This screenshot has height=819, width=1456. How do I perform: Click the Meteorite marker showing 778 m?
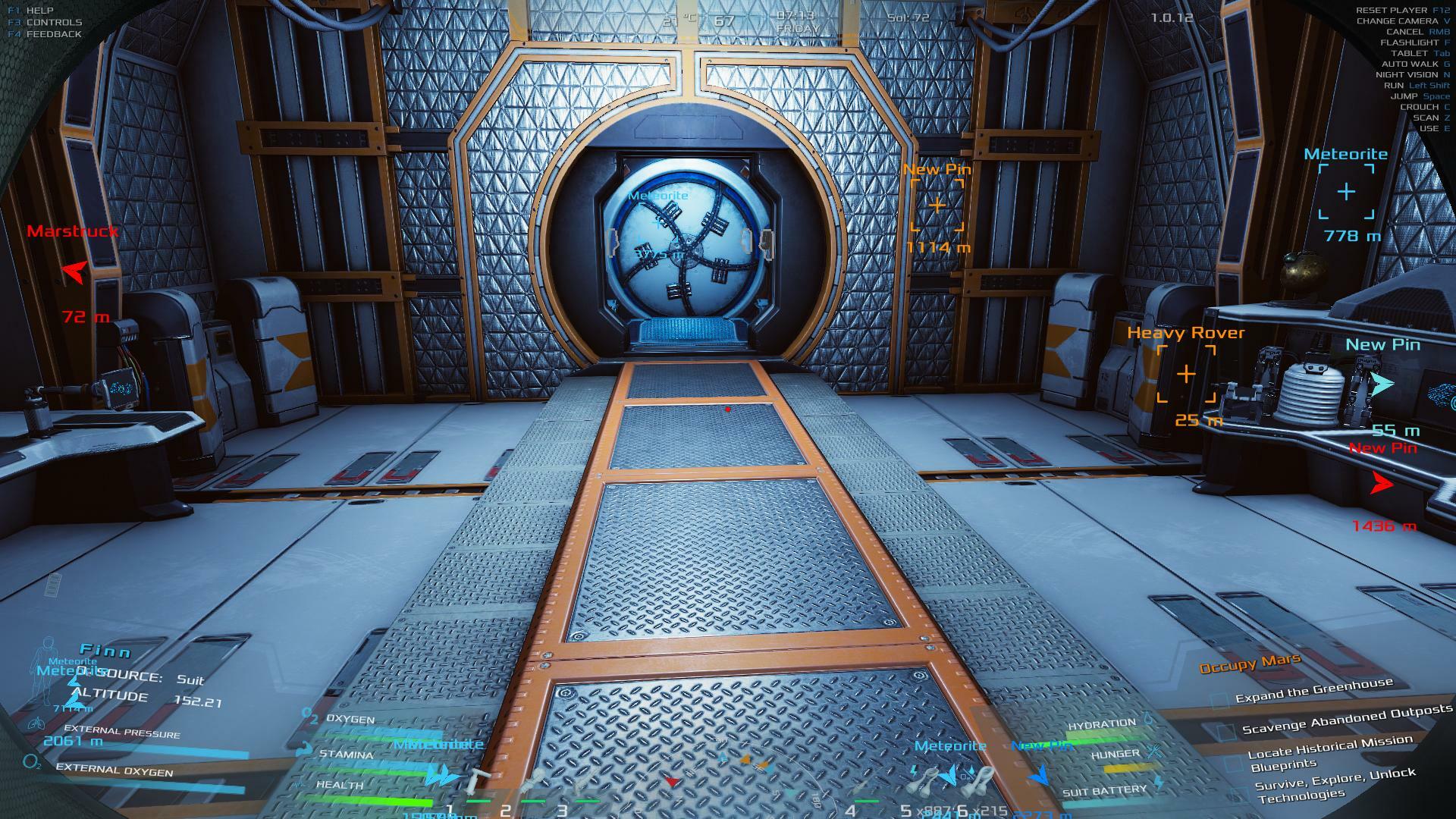click(1346, 192)
